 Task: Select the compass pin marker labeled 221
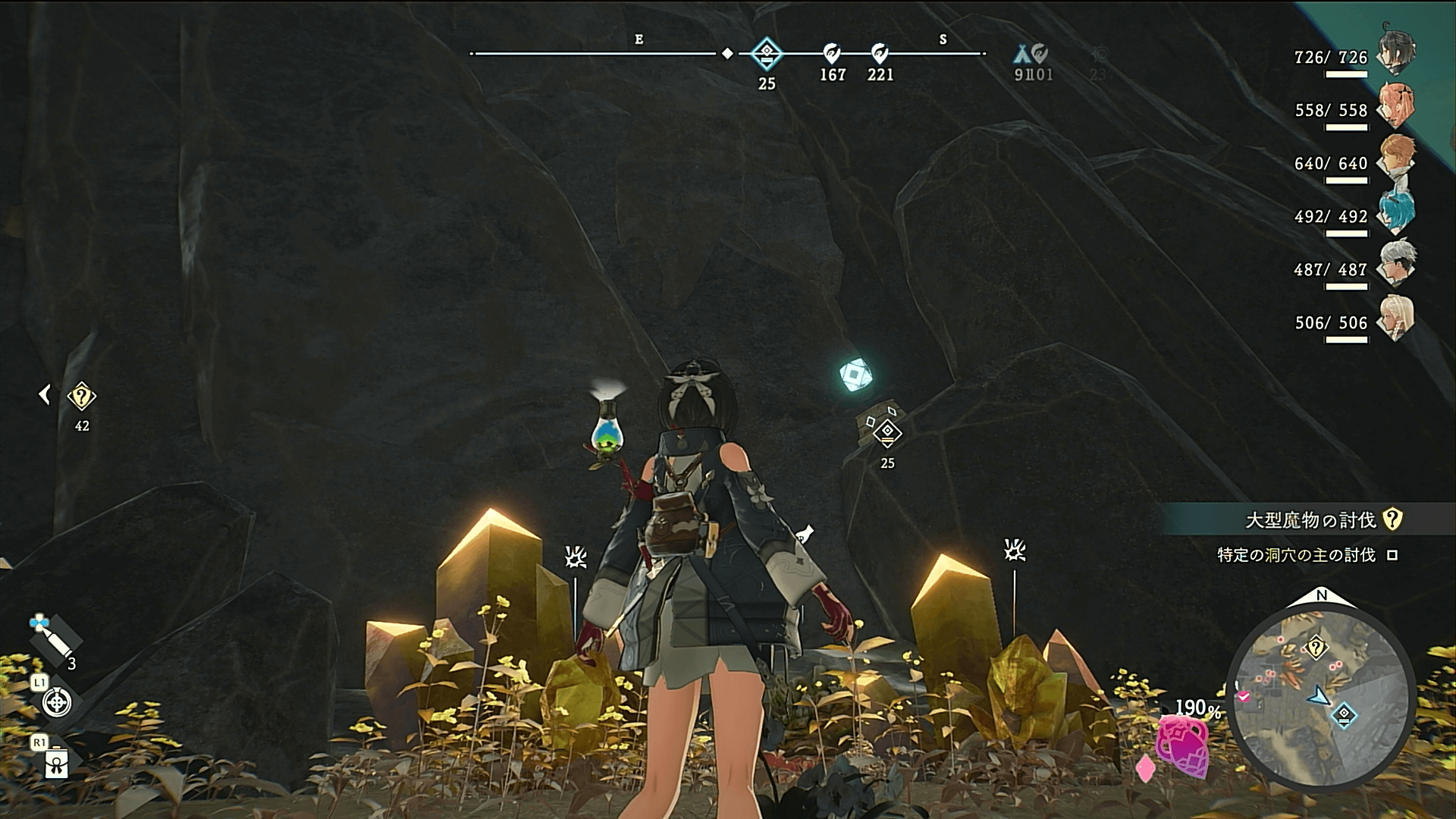880,54
